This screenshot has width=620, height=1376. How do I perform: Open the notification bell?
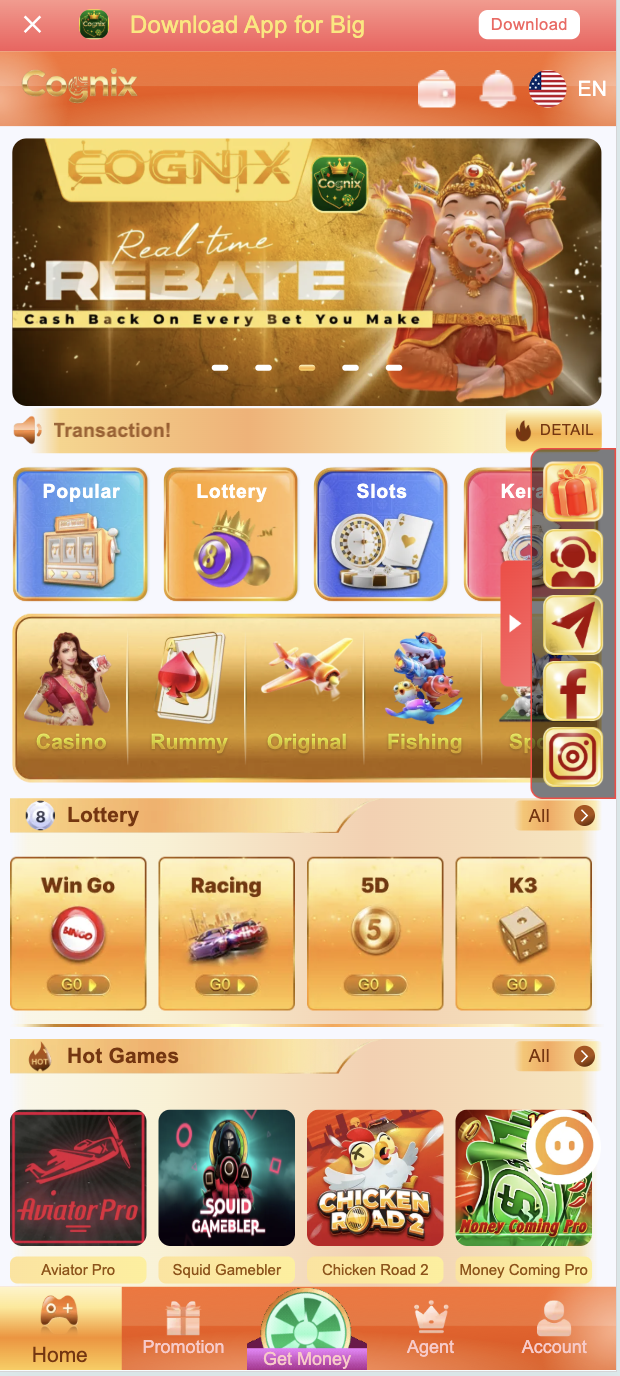[497, 90]
